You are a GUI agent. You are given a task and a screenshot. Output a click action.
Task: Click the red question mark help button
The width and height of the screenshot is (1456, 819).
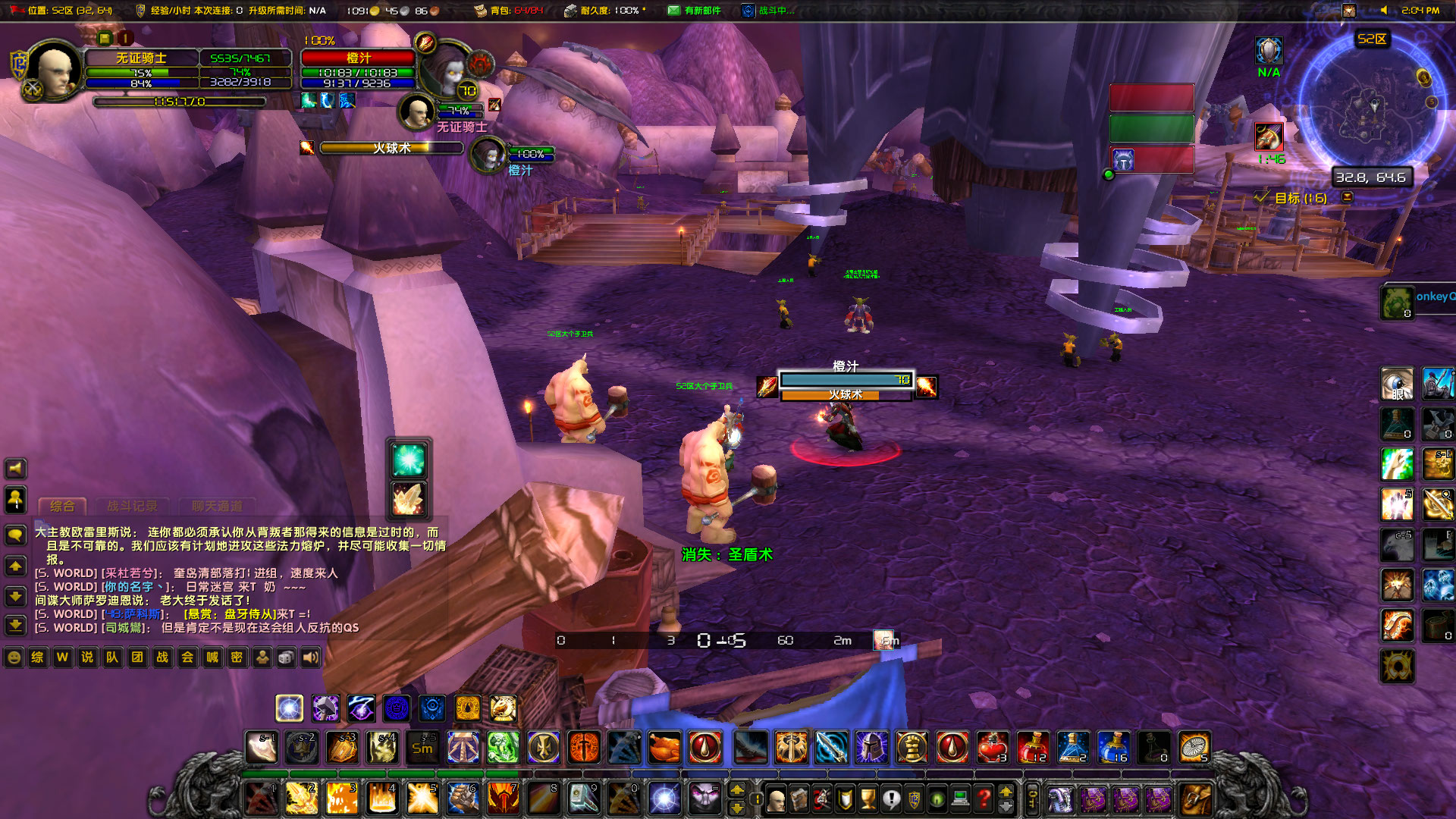984,798
